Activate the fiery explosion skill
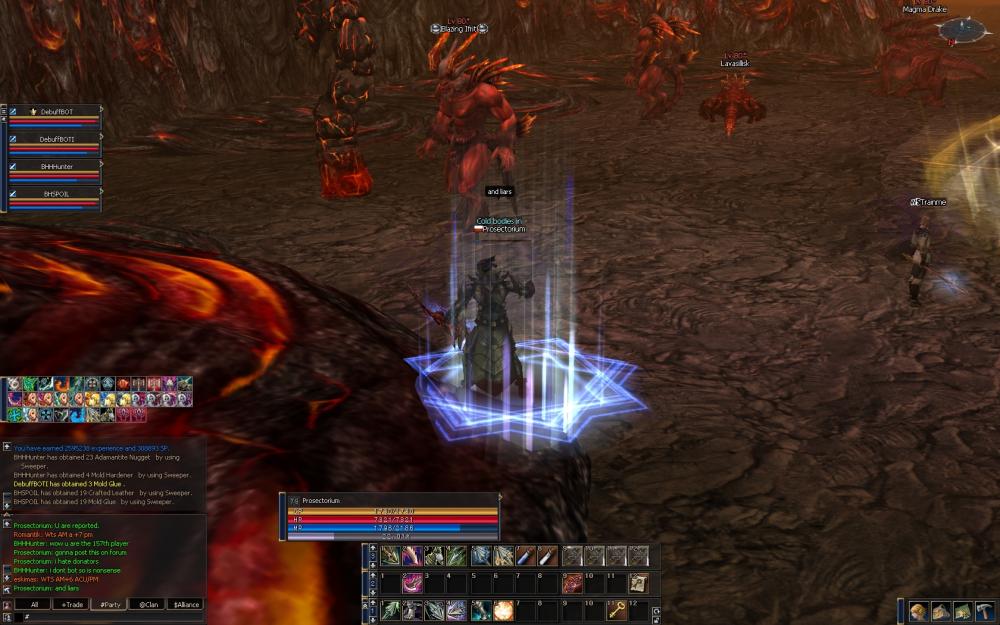This screenshot has width=1000, height=625. pyautogui.click(x=503, y=610)
